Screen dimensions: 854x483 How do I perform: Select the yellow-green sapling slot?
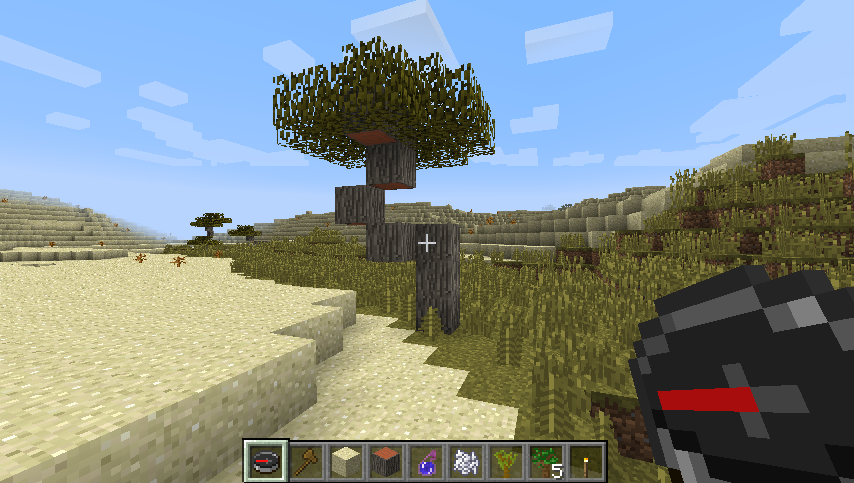[506, 462]
